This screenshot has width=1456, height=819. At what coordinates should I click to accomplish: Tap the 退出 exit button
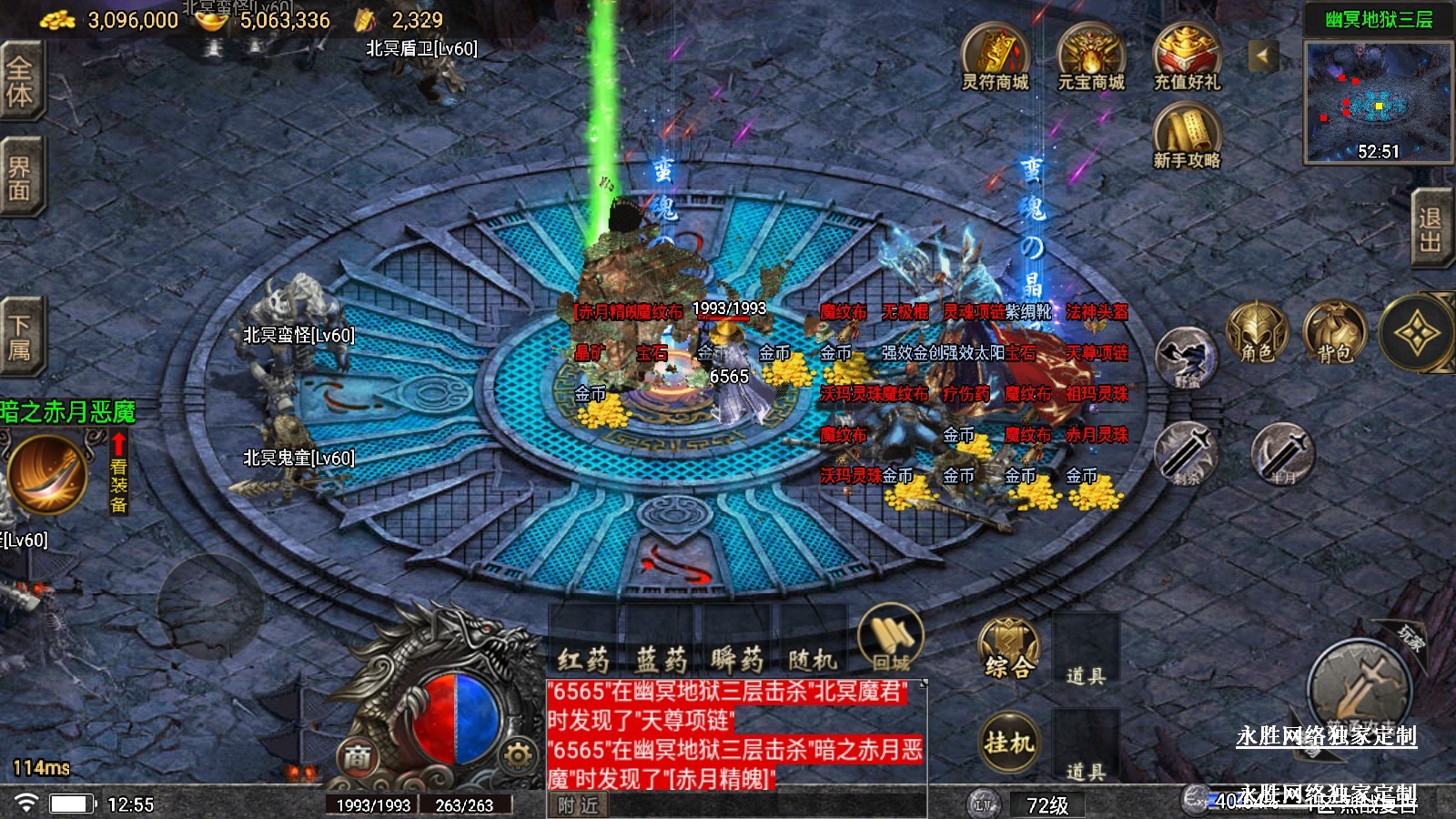pyautogui.click(x=1431, y=229)
